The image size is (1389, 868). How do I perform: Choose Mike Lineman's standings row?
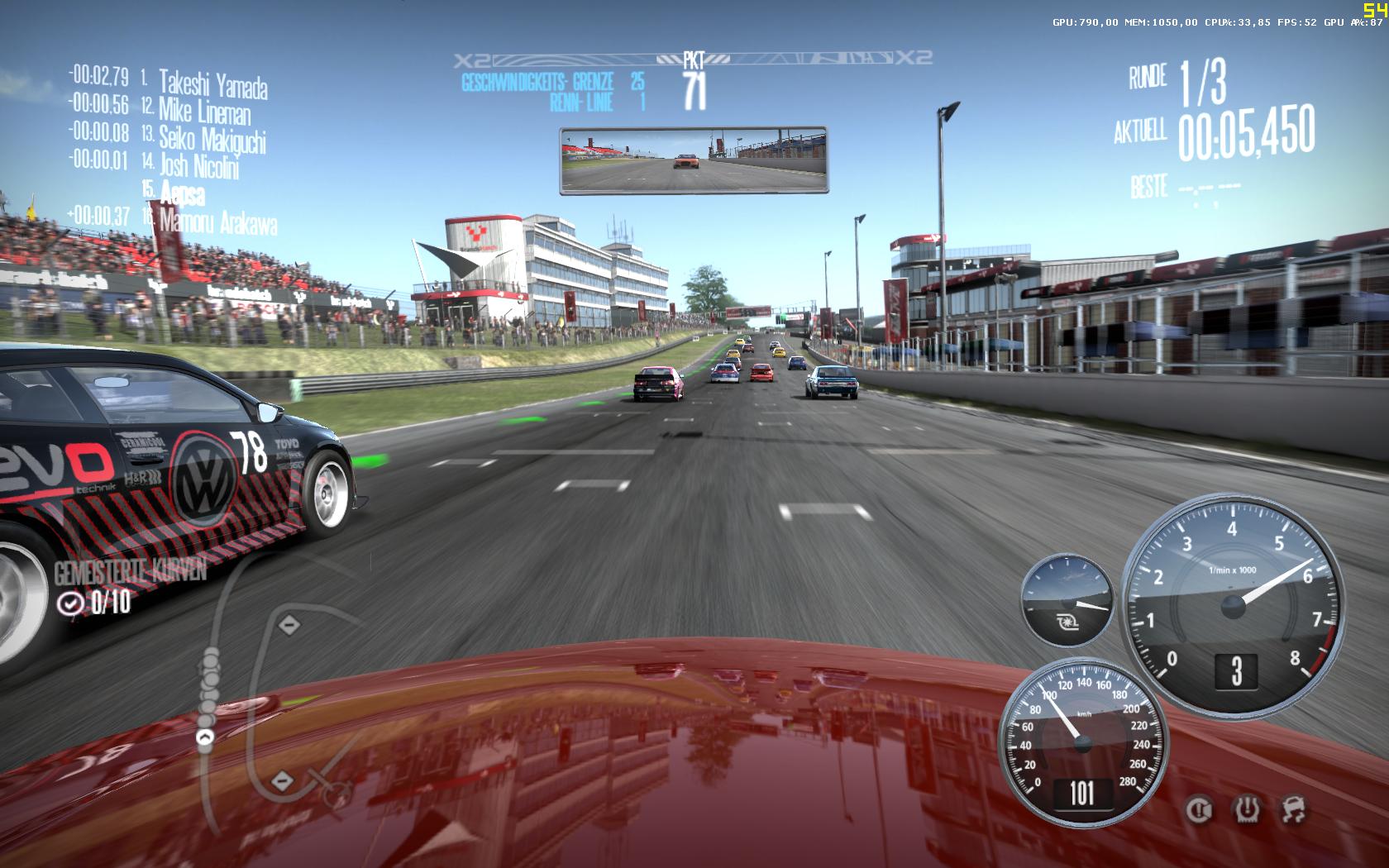(x=203, y=111)
